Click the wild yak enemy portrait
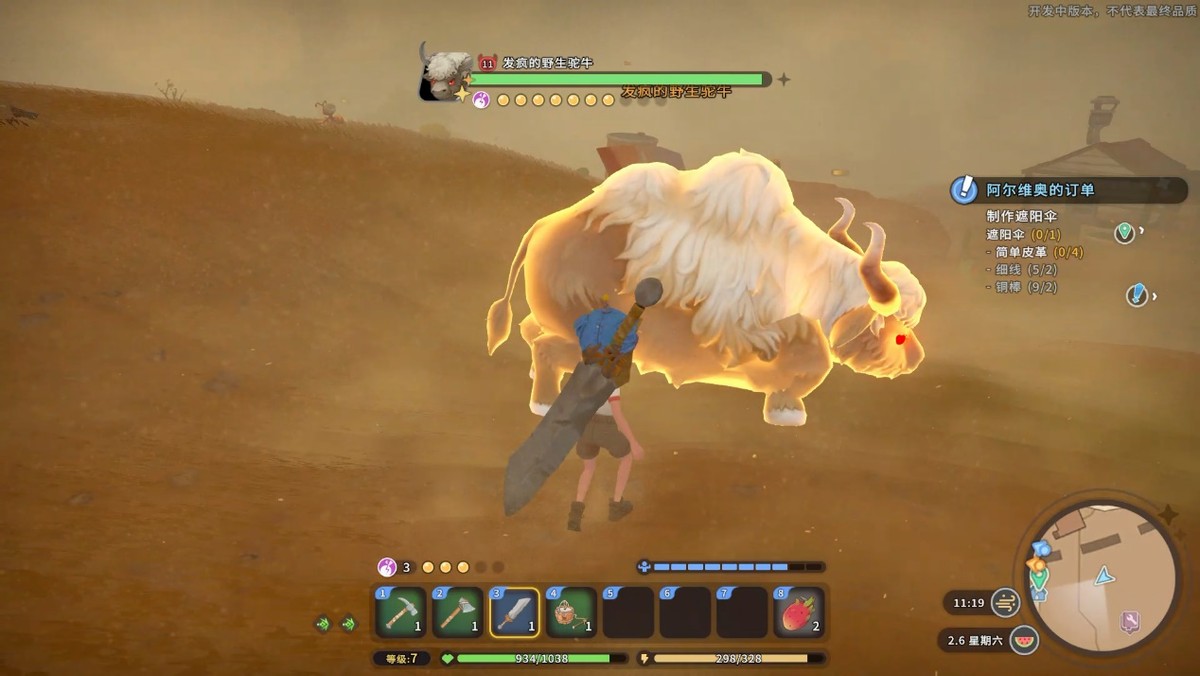Image resolution: width=1200 pixels, height=676 pixels. 445,73
